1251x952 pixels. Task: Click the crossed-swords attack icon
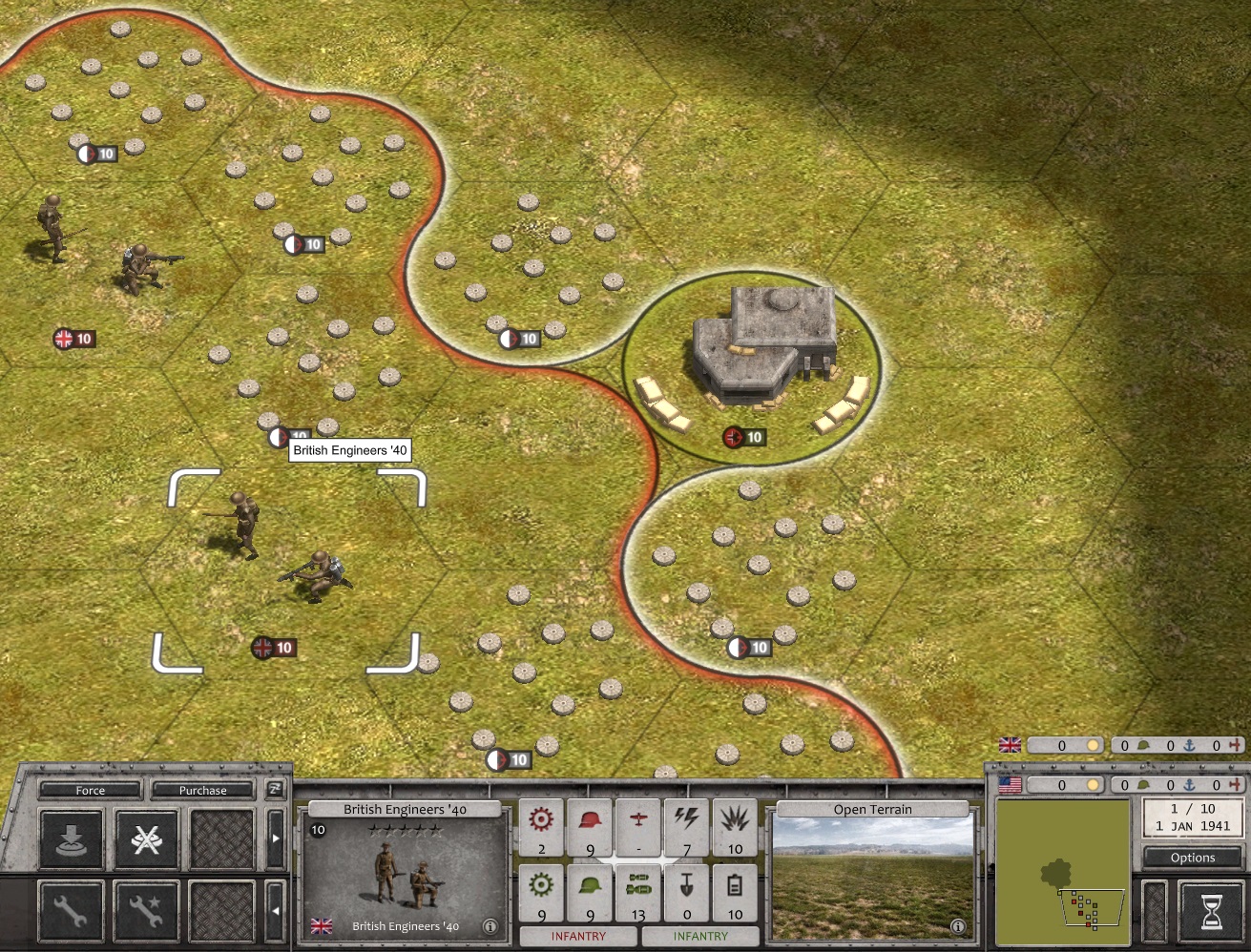(x=148, y=840)
